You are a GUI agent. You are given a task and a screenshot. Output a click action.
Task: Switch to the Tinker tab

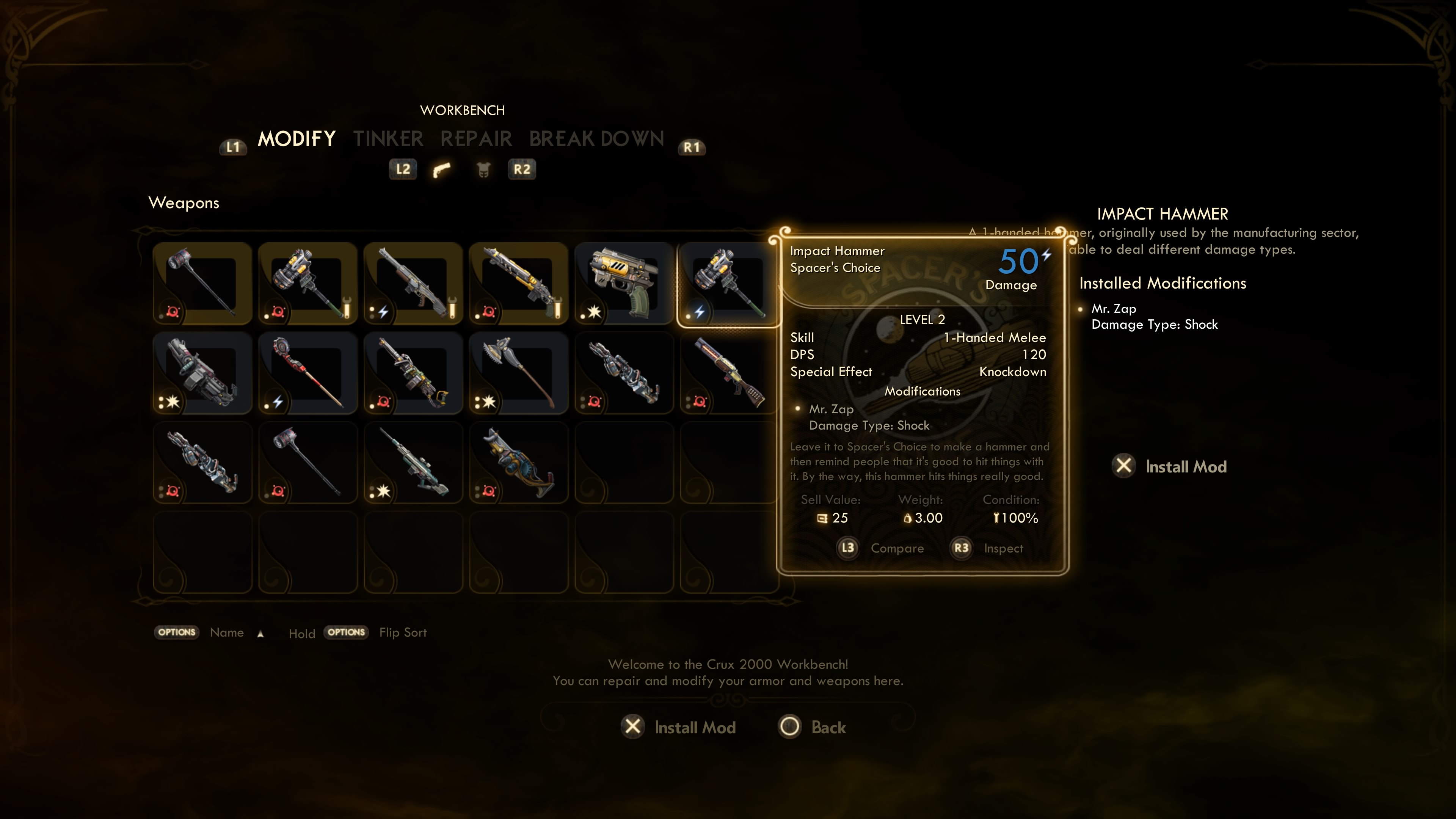388,139
